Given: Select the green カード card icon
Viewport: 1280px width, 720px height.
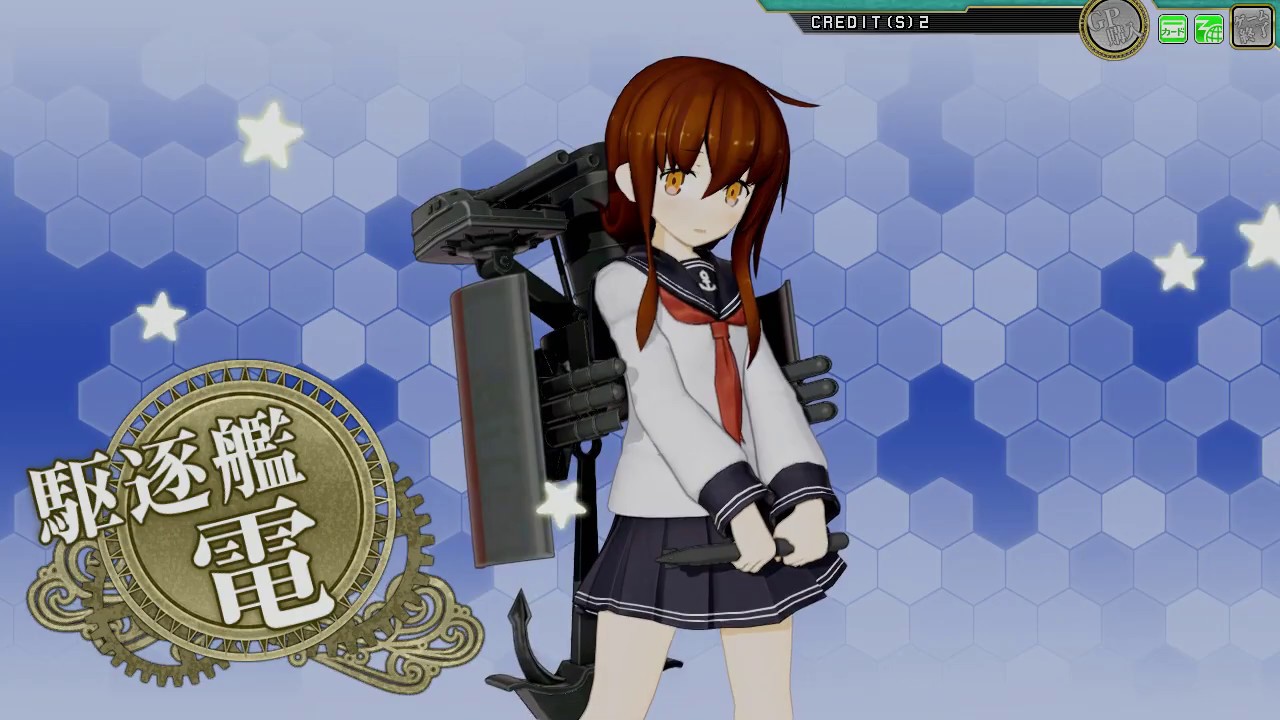Looking at the screenshot, I should pyautogui.click(x=1172, y=30).
